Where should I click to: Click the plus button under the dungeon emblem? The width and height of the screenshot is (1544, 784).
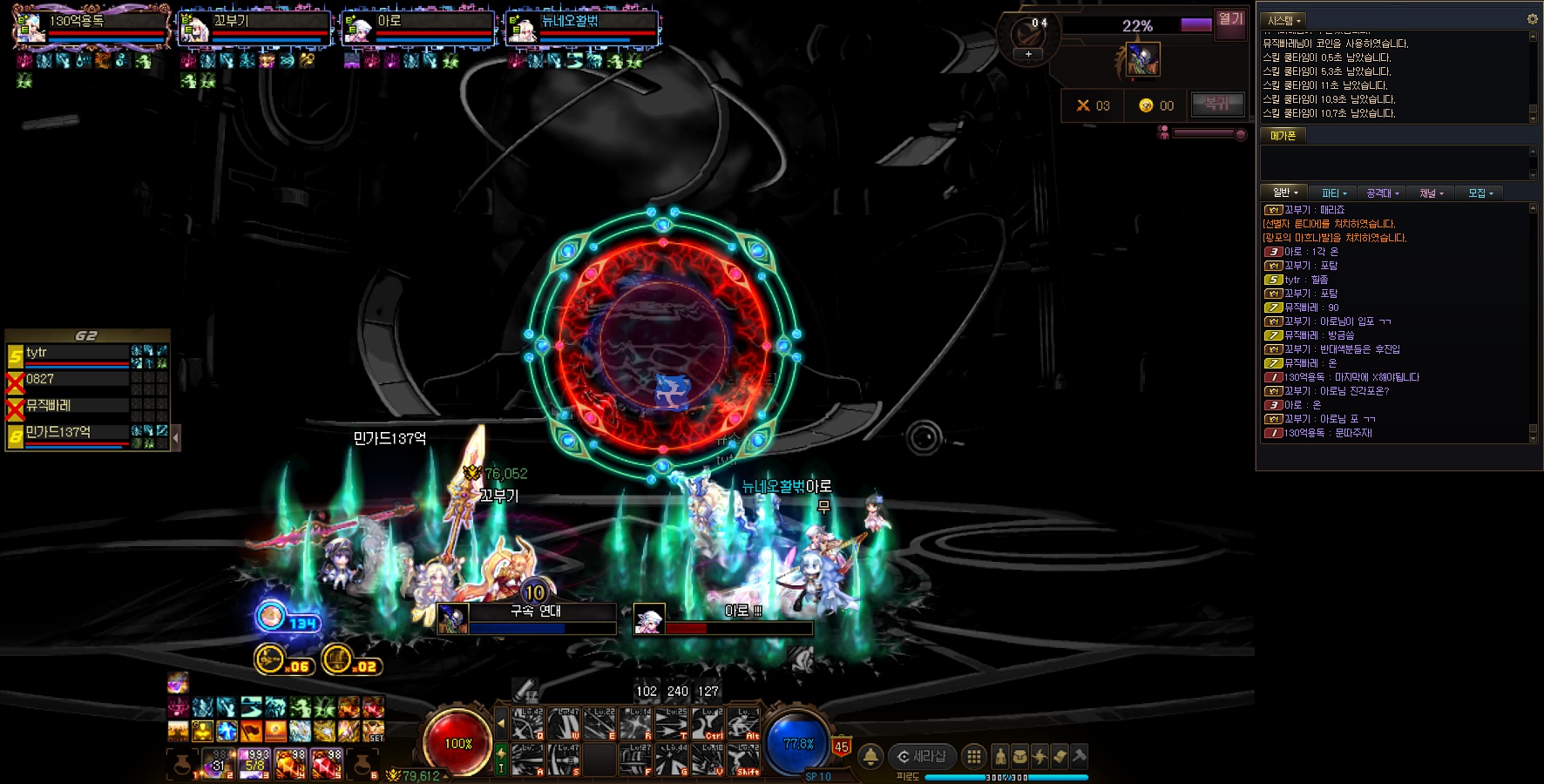click(1028, 54)
